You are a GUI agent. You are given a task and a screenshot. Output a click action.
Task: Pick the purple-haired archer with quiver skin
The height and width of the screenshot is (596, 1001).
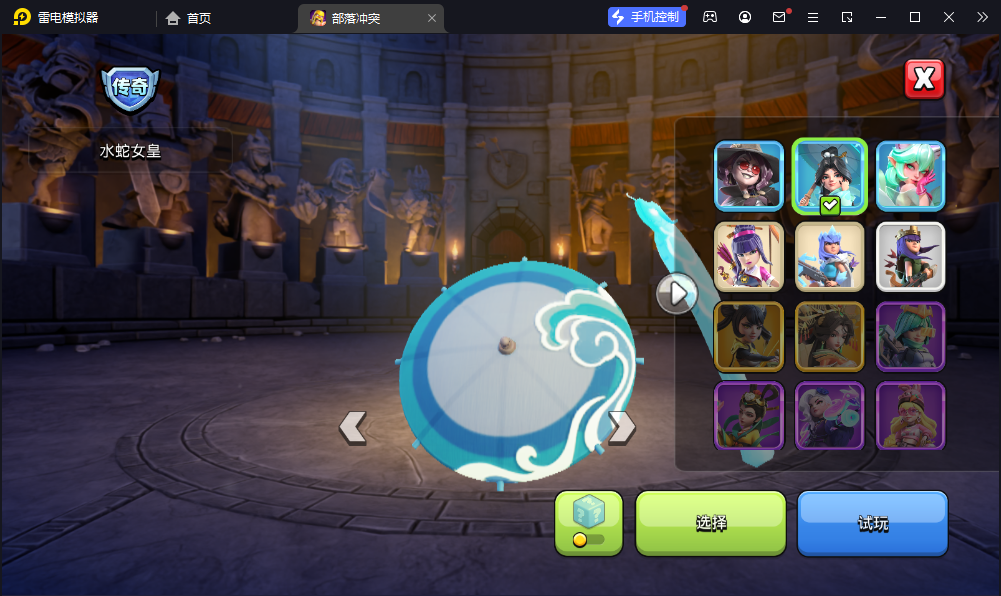[x=749, y=256]
